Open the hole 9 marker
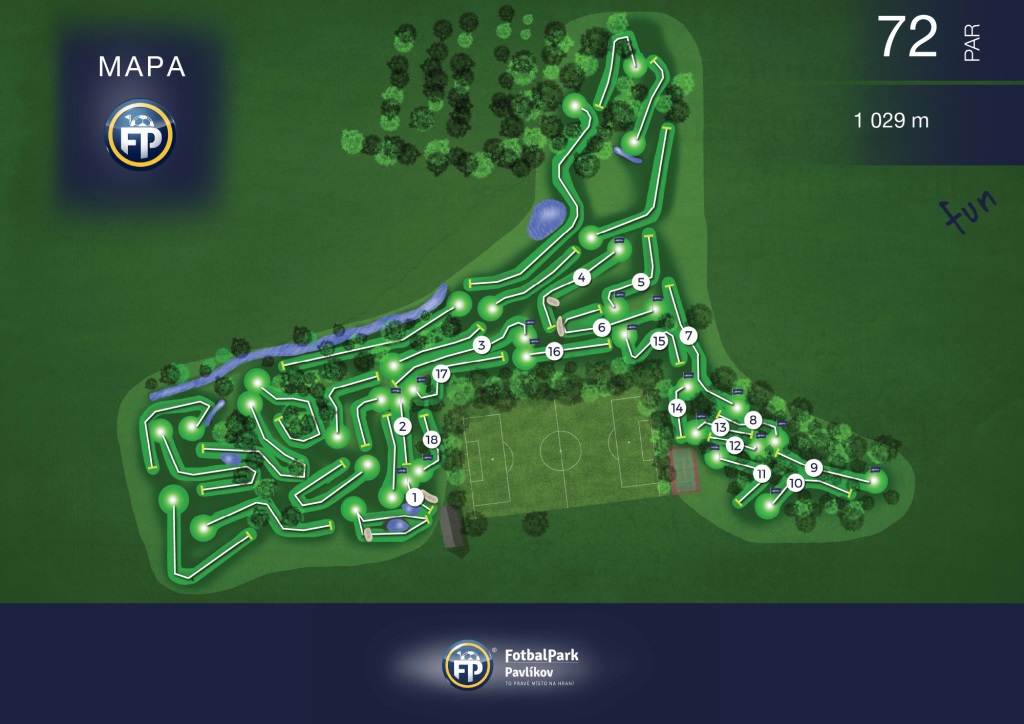This screenshot has width=1024, height=724. click(x=814, y=467)
